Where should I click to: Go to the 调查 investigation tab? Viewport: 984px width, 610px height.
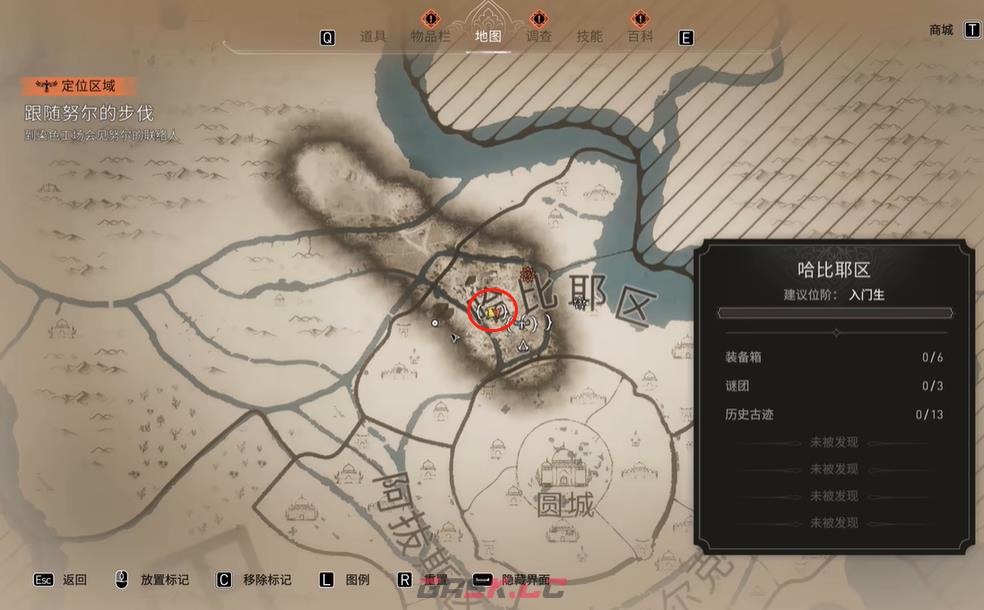click(x=539, y=37)
